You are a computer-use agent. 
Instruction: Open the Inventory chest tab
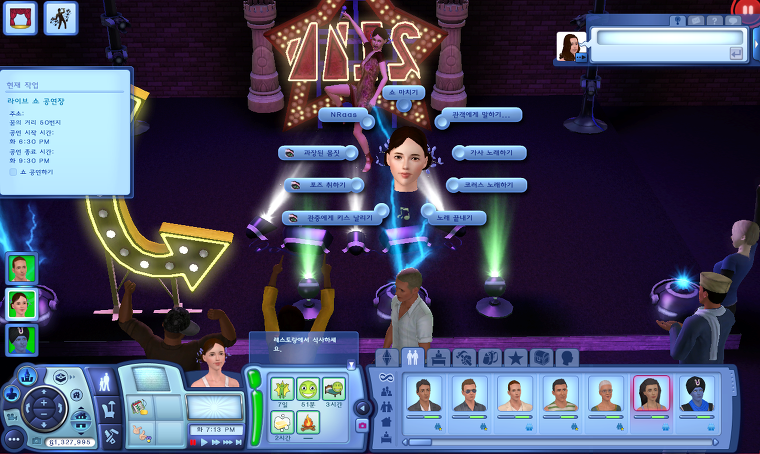tap(541, 357)
